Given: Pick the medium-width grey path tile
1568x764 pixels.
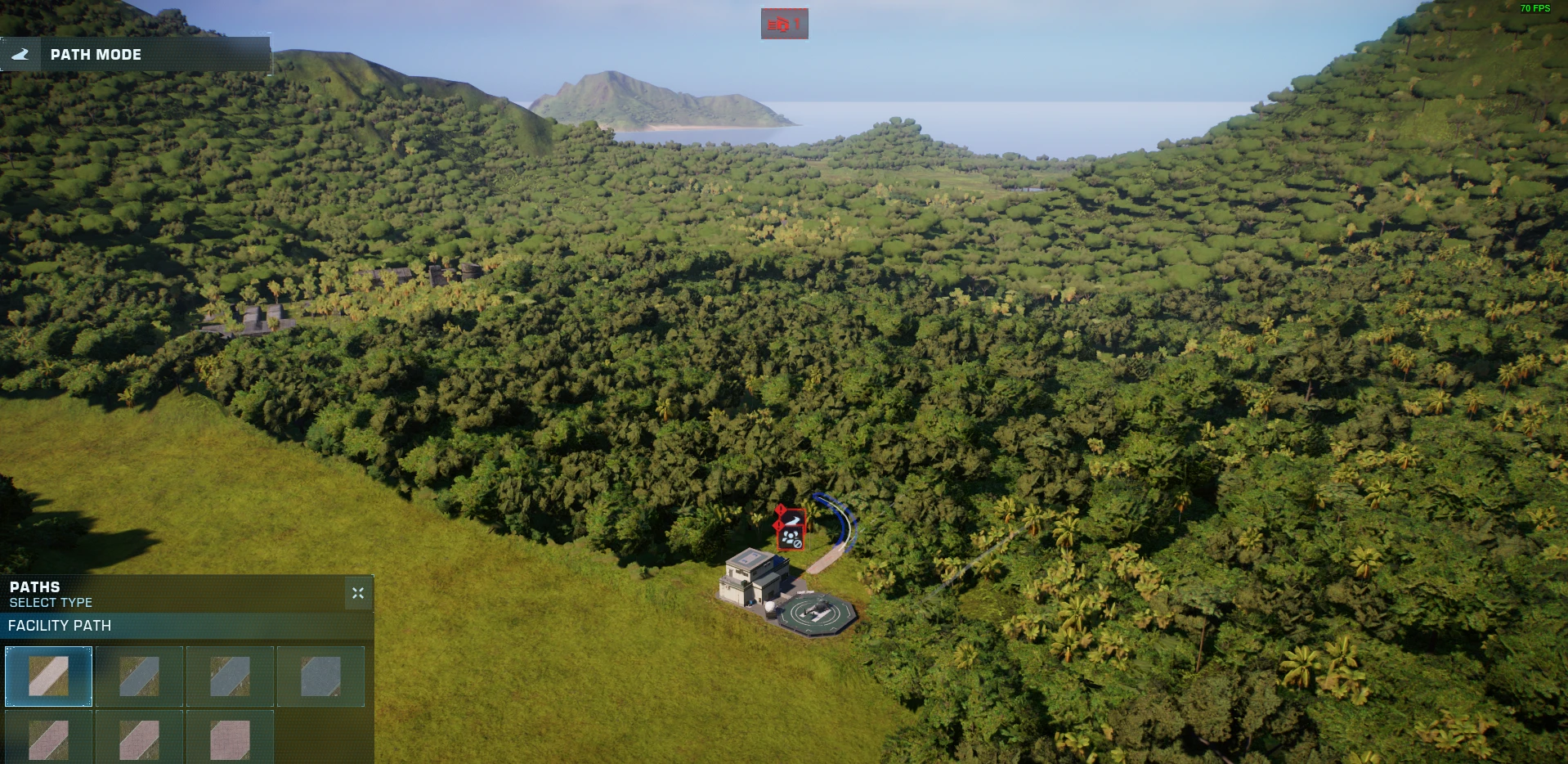Looking at the screenshot, I should point(231,676).
